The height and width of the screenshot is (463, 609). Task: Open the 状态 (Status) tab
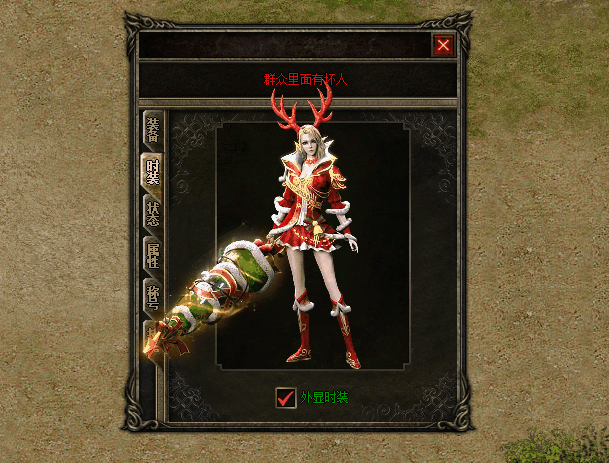pyautogui.click(x=153, y=214)
